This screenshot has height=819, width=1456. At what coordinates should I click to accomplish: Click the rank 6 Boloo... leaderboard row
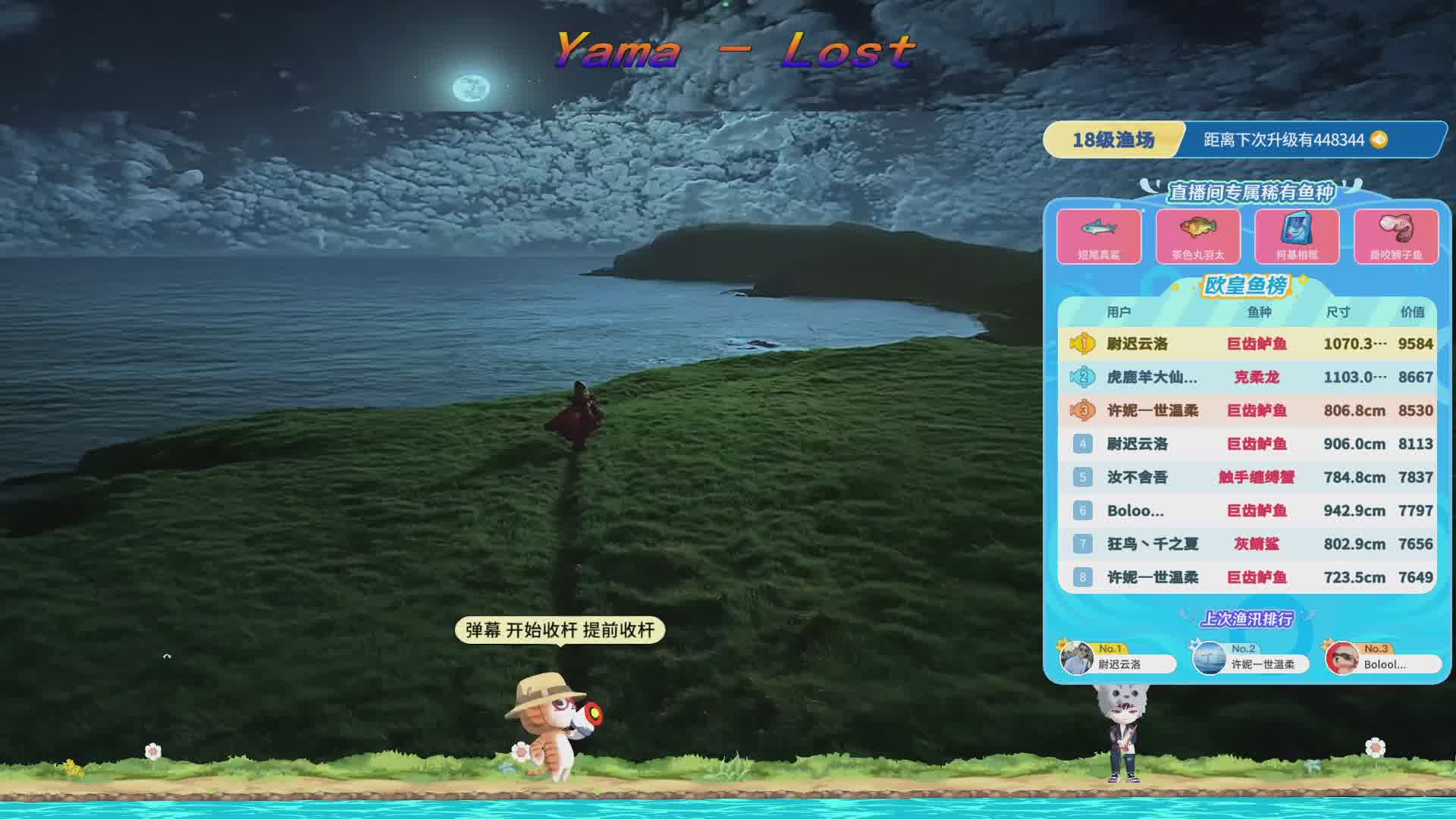[1247, 510]
